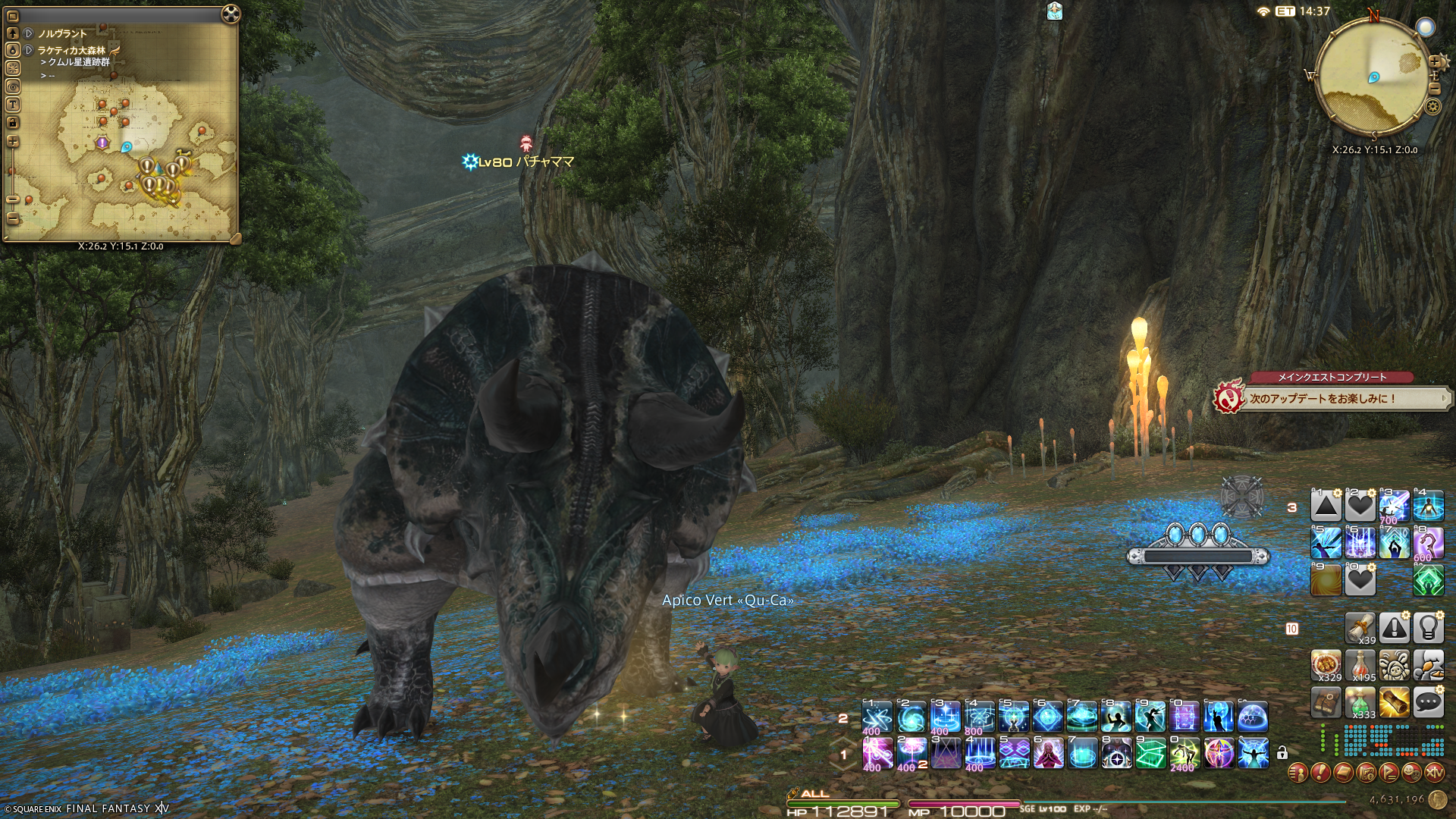The image size is (1456, 819).
Task: Use the scroll item with x39
Action: tap(1360, 628)
